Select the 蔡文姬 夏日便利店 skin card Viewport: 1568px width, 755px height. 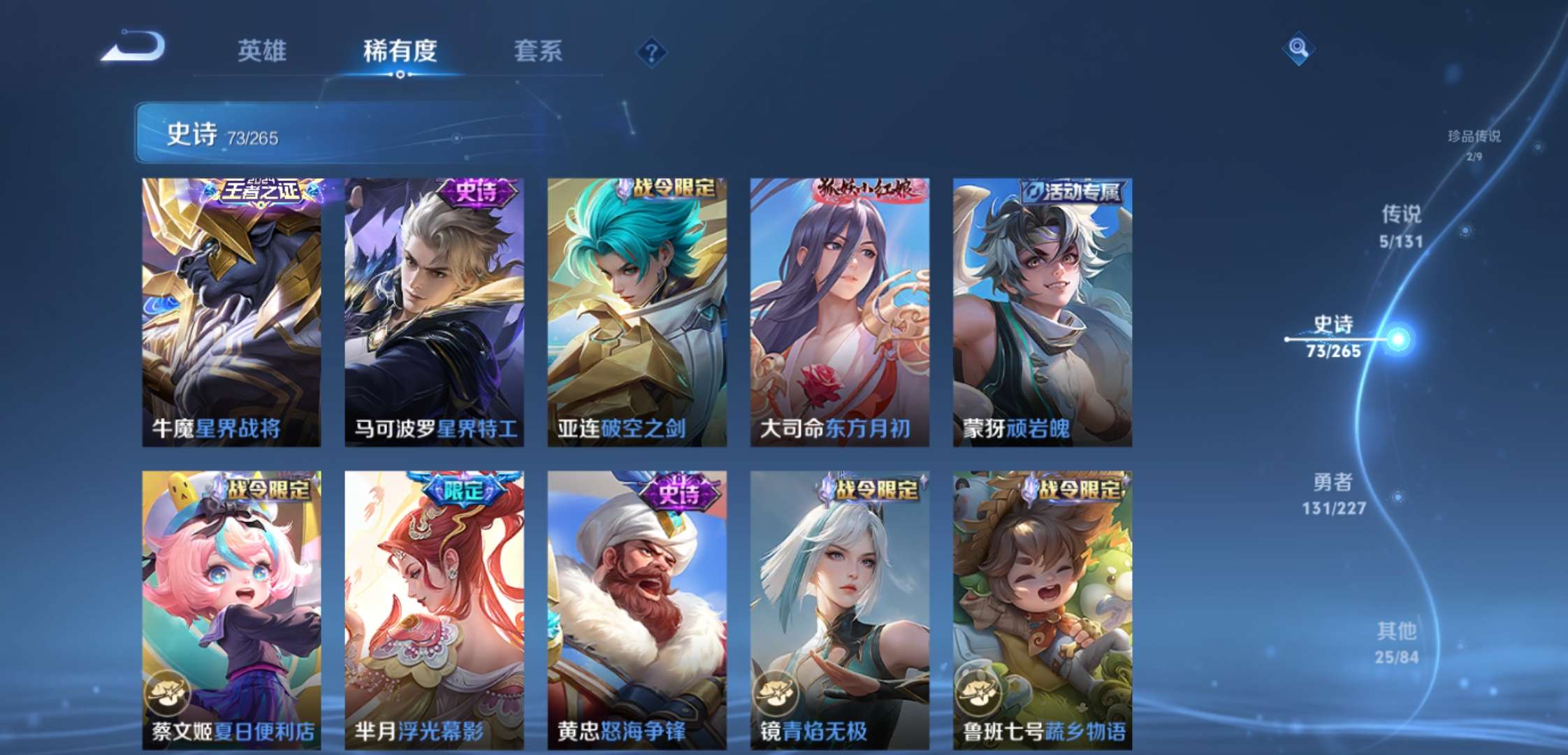(x=231, y=610)
